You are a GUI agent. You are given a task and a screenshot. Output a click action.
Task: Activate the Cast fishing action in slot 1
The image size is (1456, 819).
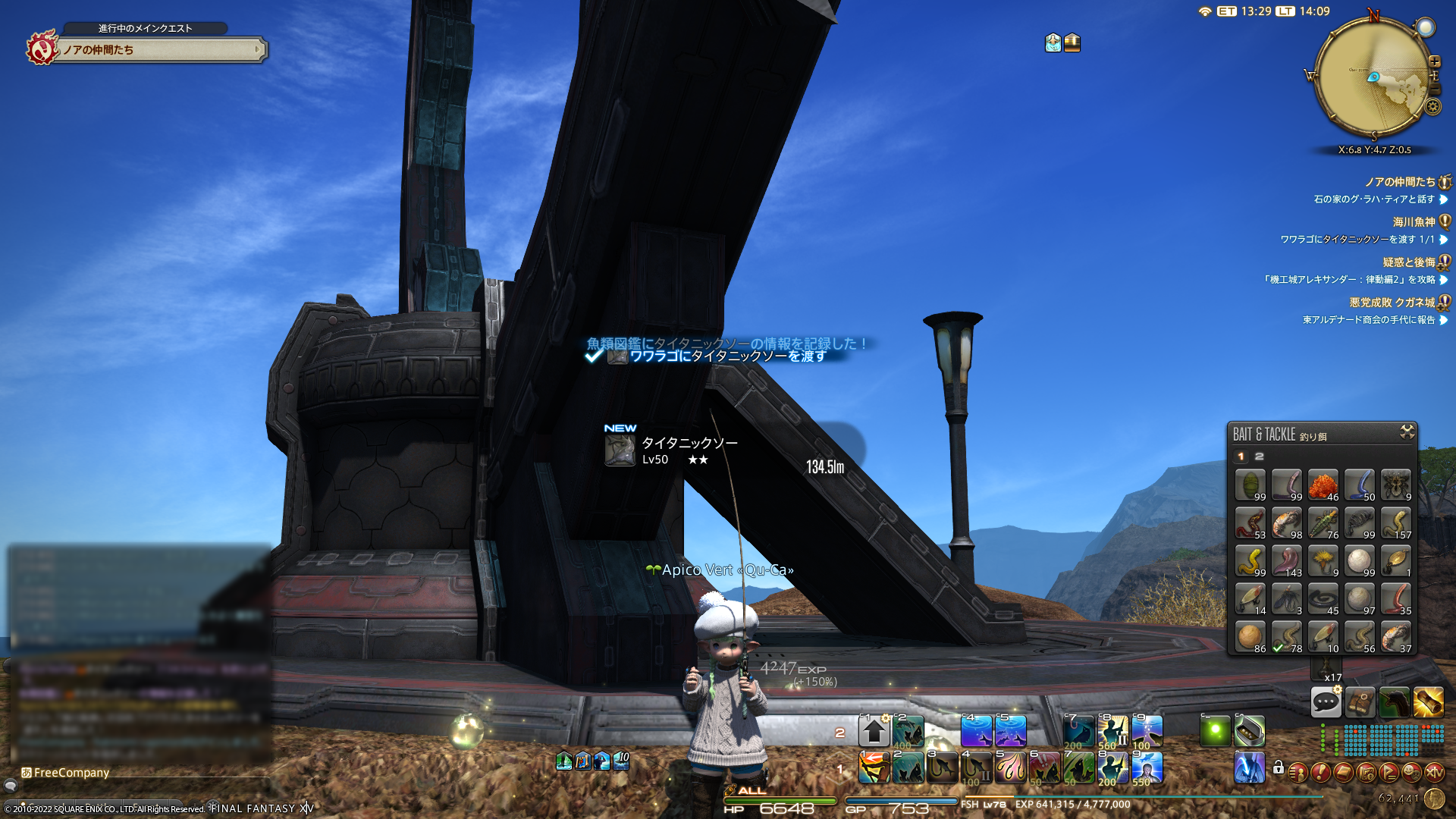point(874,767)
